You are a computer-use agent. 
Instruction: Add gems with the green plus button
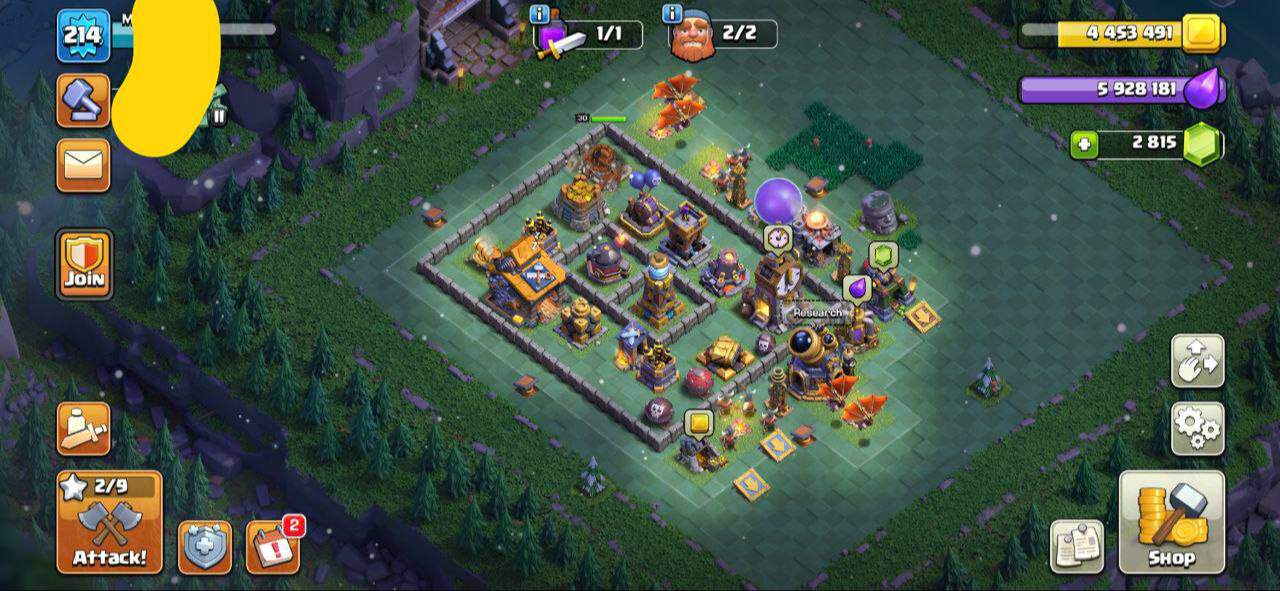tap(1083, 144)
